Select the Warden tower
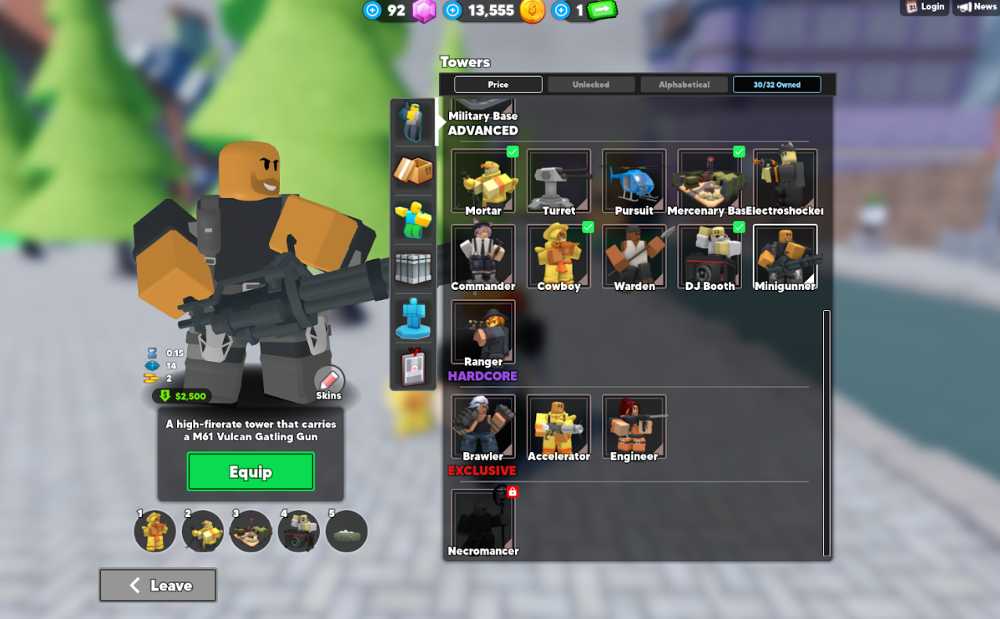Image resolution: width=1000 pixels, height=619 pixels. click(634, 255)
